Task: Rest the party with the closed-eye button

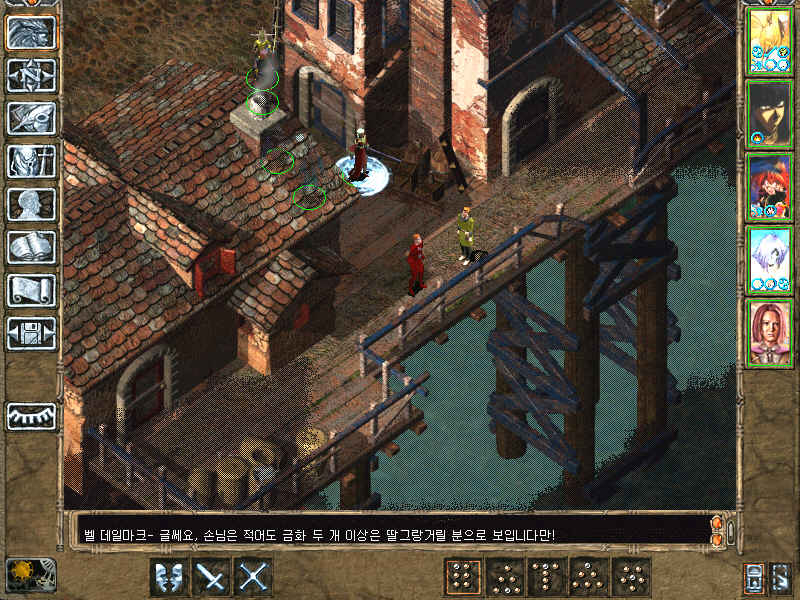Action: point(31,416)
